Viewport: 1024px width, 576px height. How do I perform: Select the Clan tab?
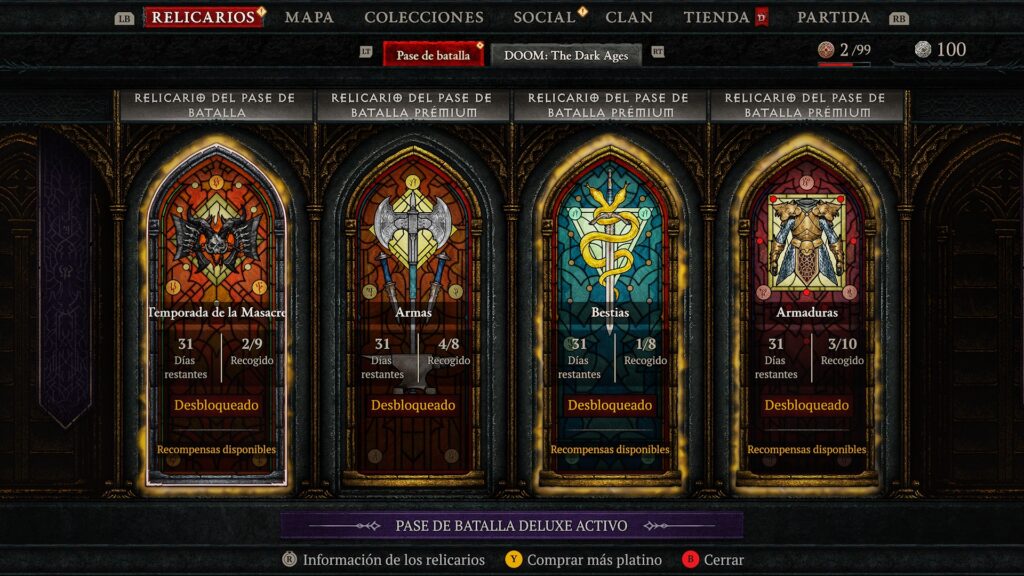pyautogui.click(x=629, y=17)
